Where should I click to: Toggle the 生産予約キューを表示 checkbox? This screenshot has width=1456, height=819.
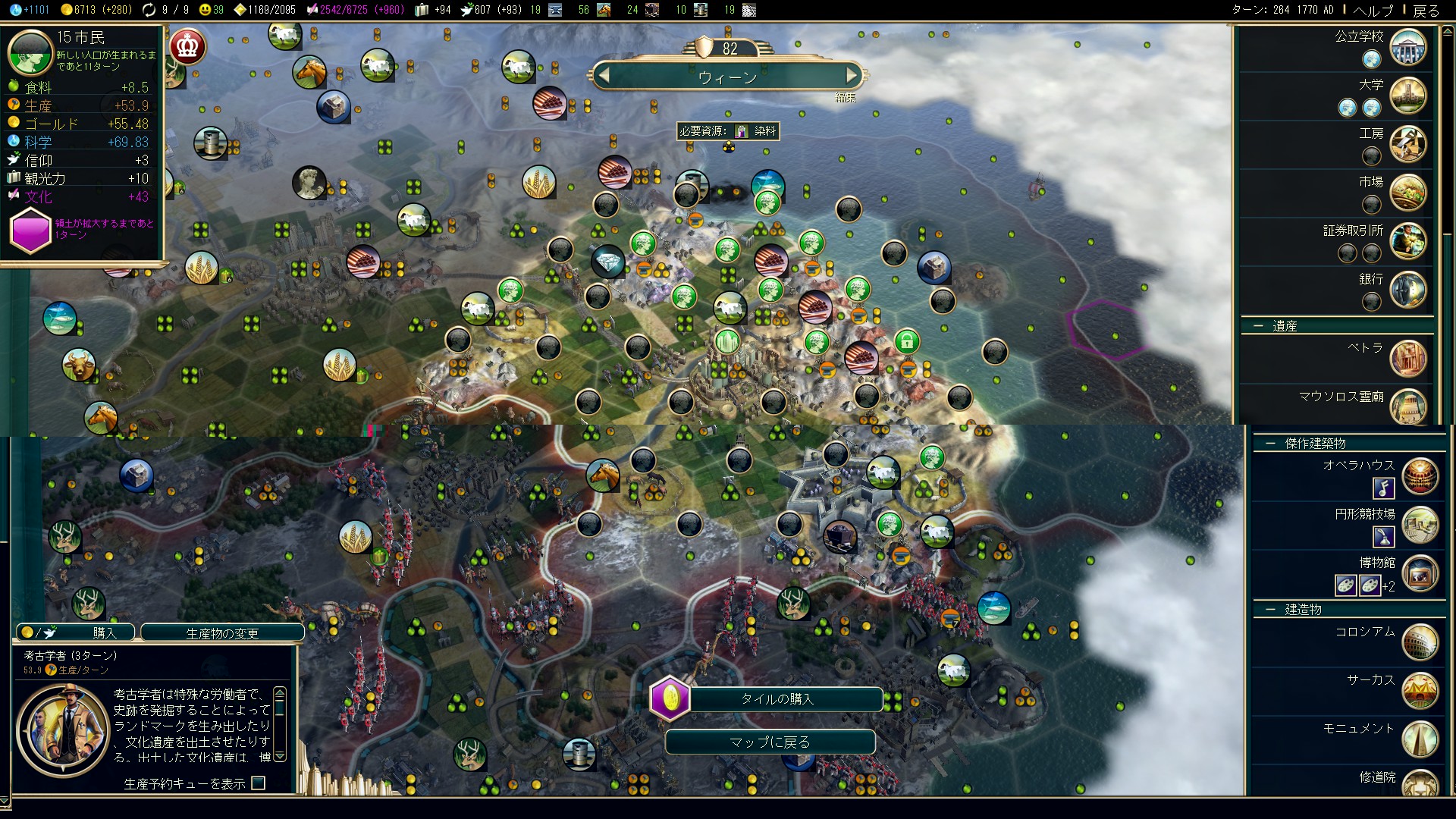(x=259, y=783)
